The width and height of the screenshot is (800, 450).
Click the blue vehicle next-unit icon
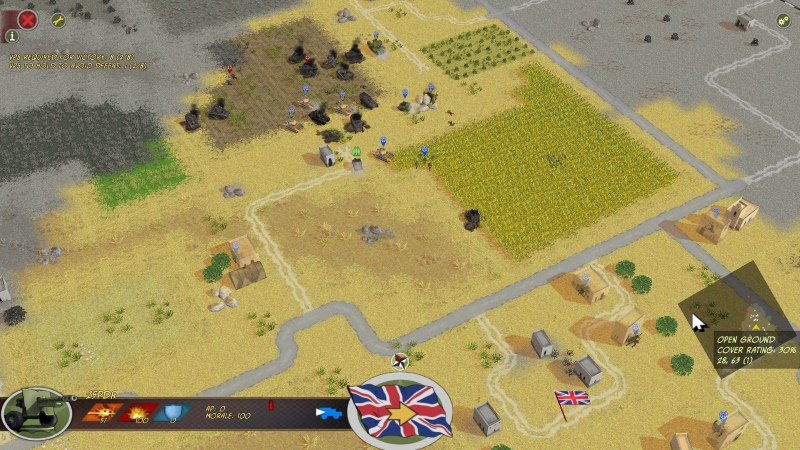pyautogui.click(x=328, y=412)
